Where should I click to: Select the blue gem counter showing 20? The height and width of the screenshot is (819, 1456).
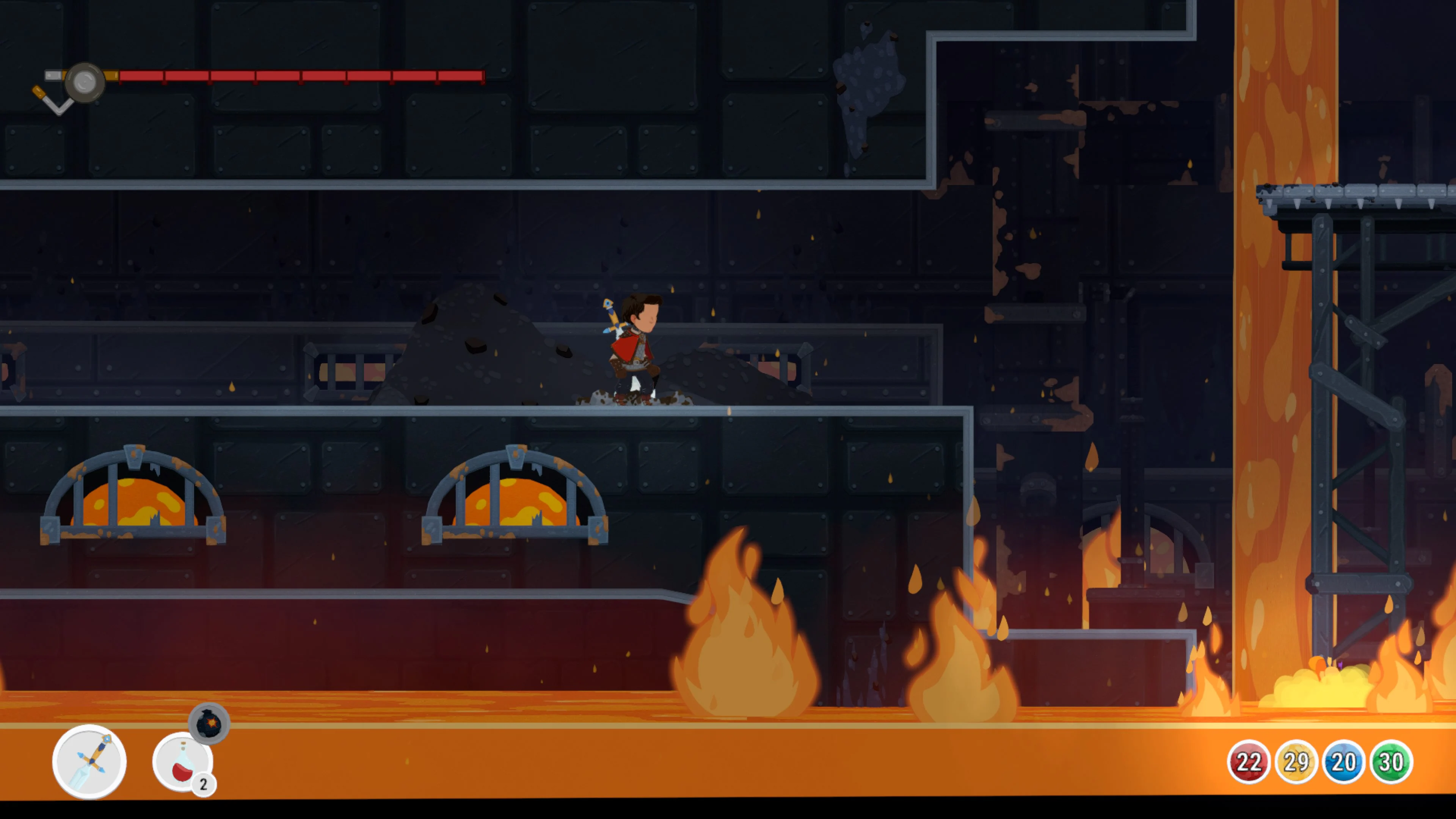coord(1343,761)
